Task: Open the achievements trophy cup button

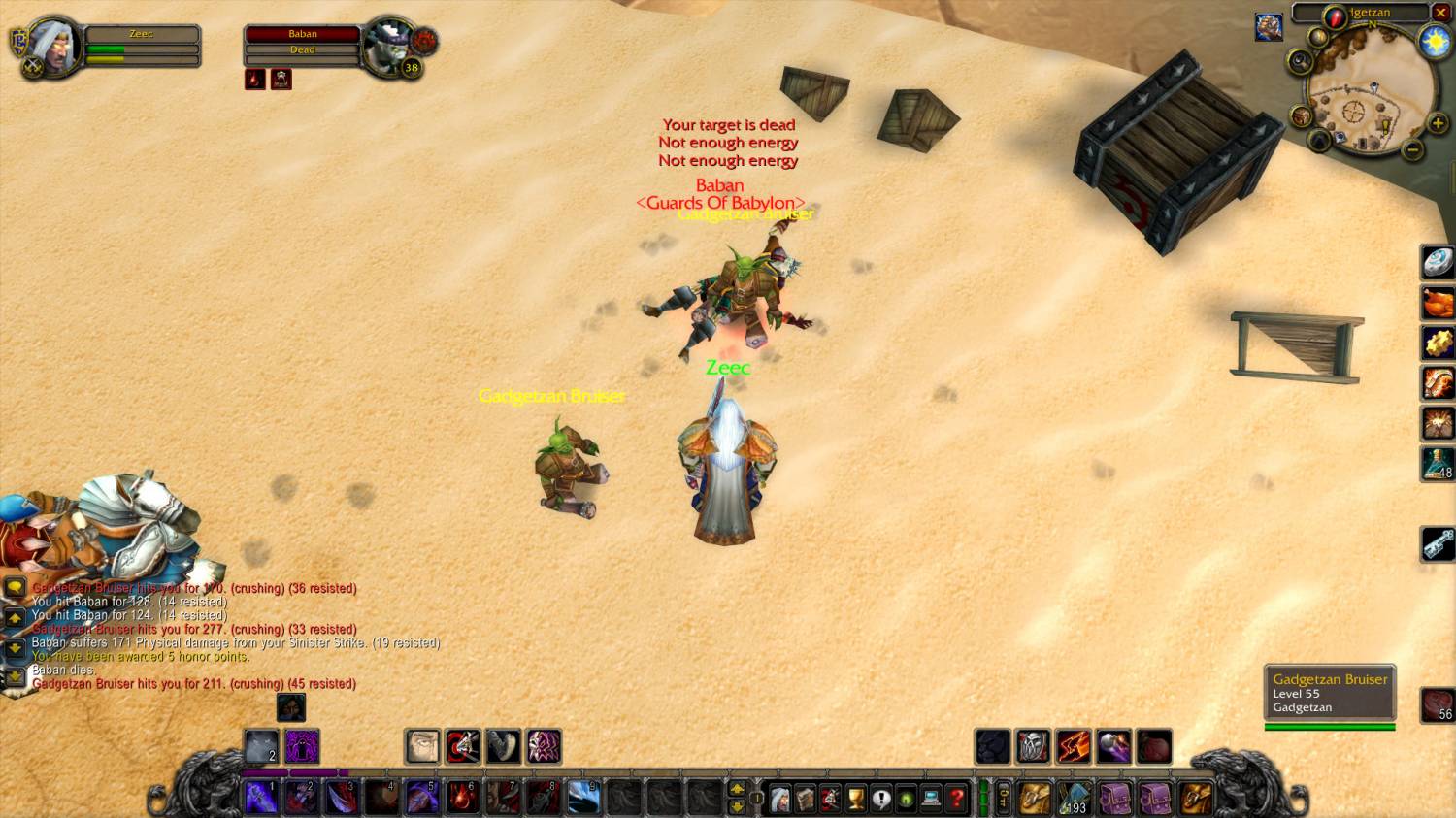Action: 855,799
